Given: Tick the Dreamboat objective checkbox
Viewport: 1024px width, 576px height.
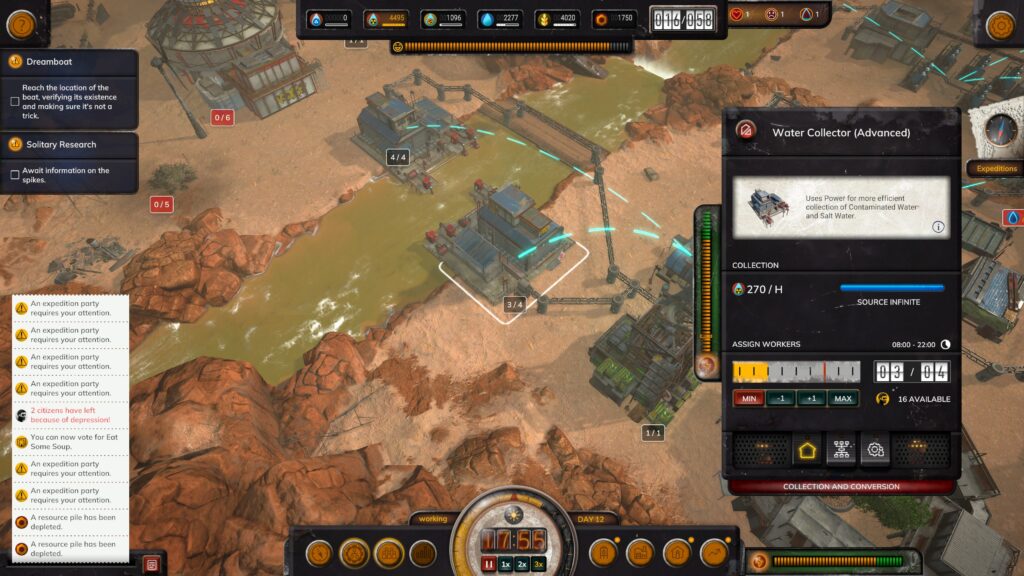Looking at the screenshot, I should tap(14, 101).
